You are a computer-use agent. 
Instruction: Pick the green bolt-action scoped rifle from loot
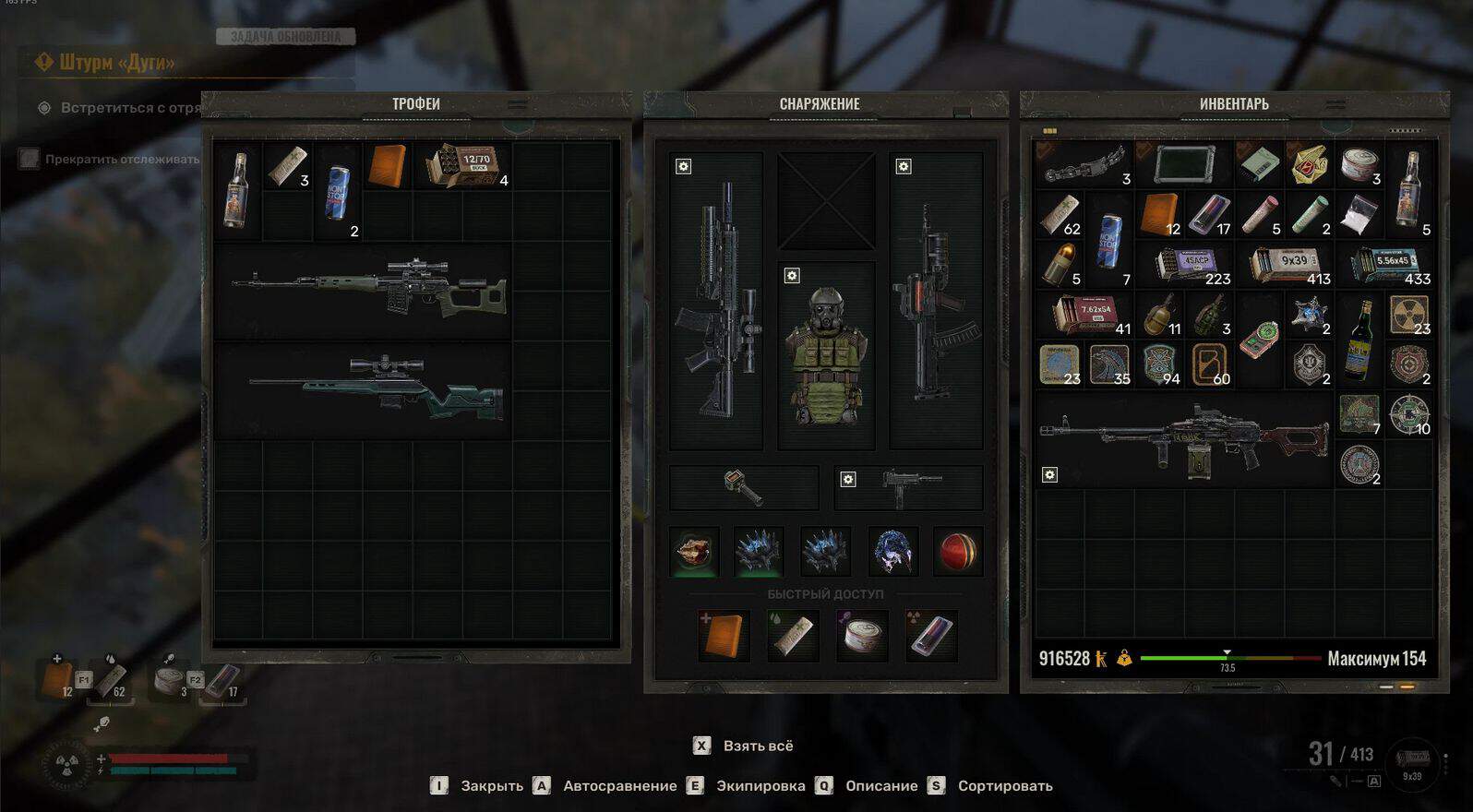coord(378,388)
